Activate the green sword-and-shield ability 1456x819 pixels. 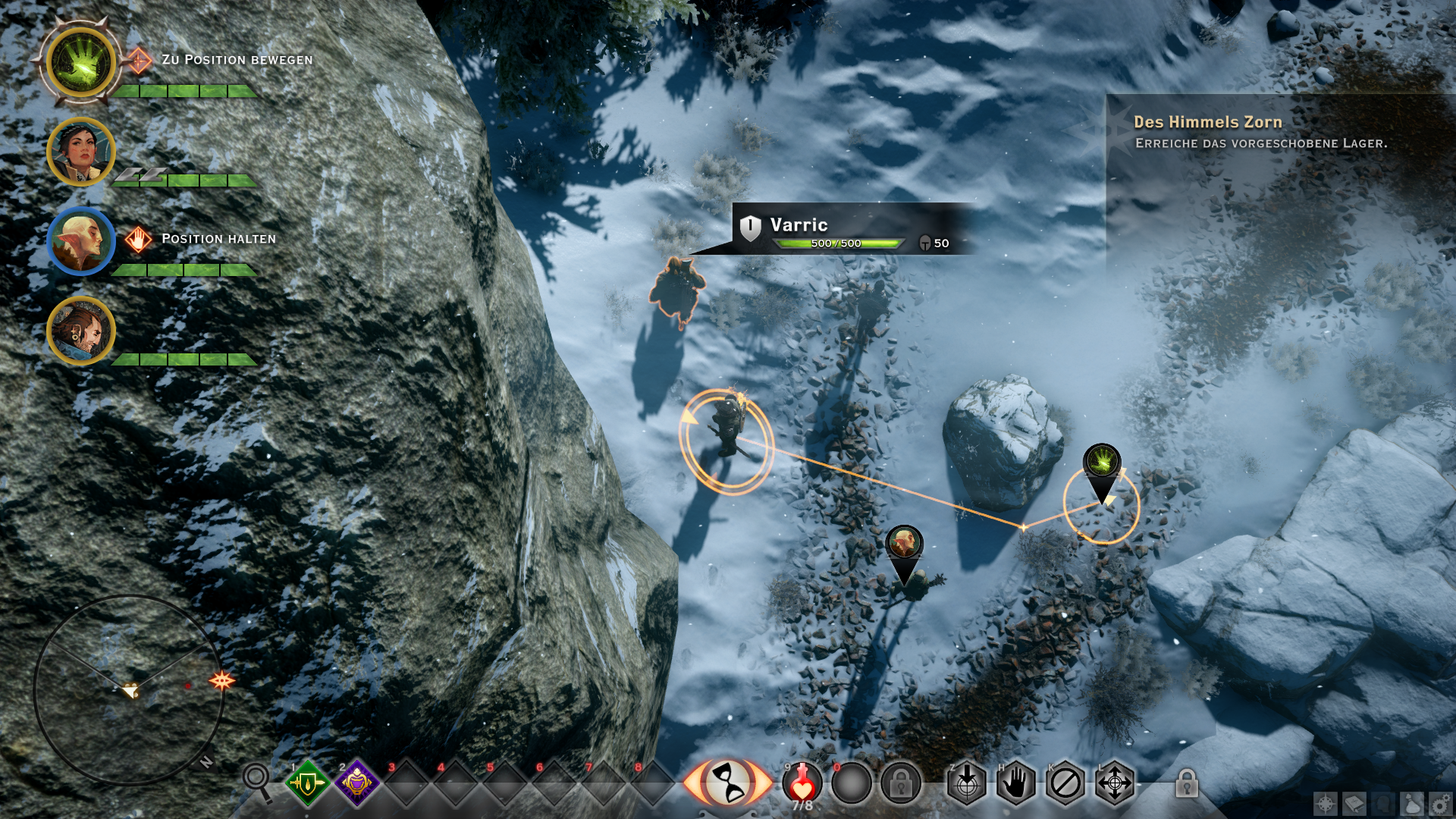coord(307,783)
